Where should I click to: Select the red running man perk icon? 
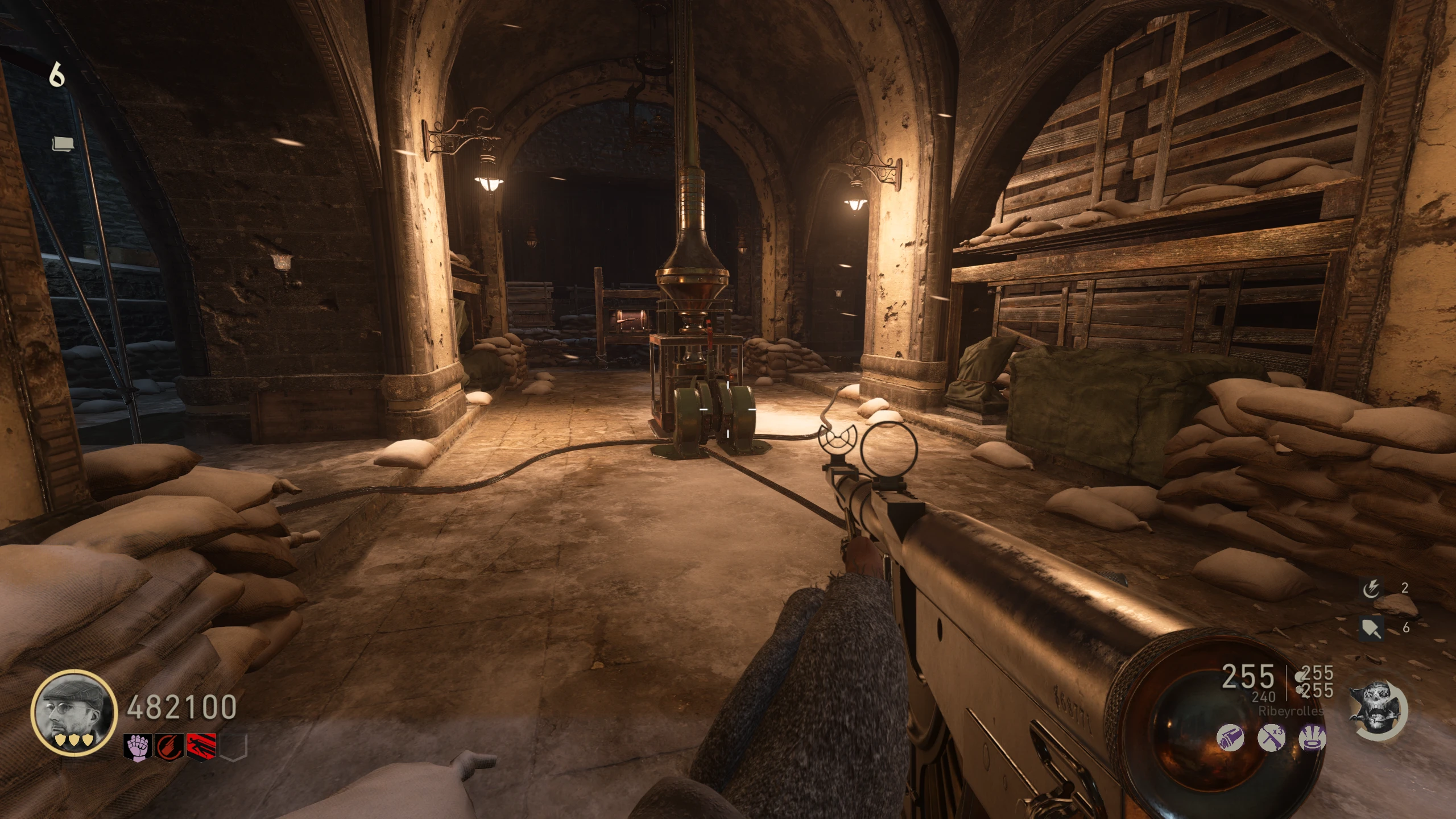coord(201,747)
